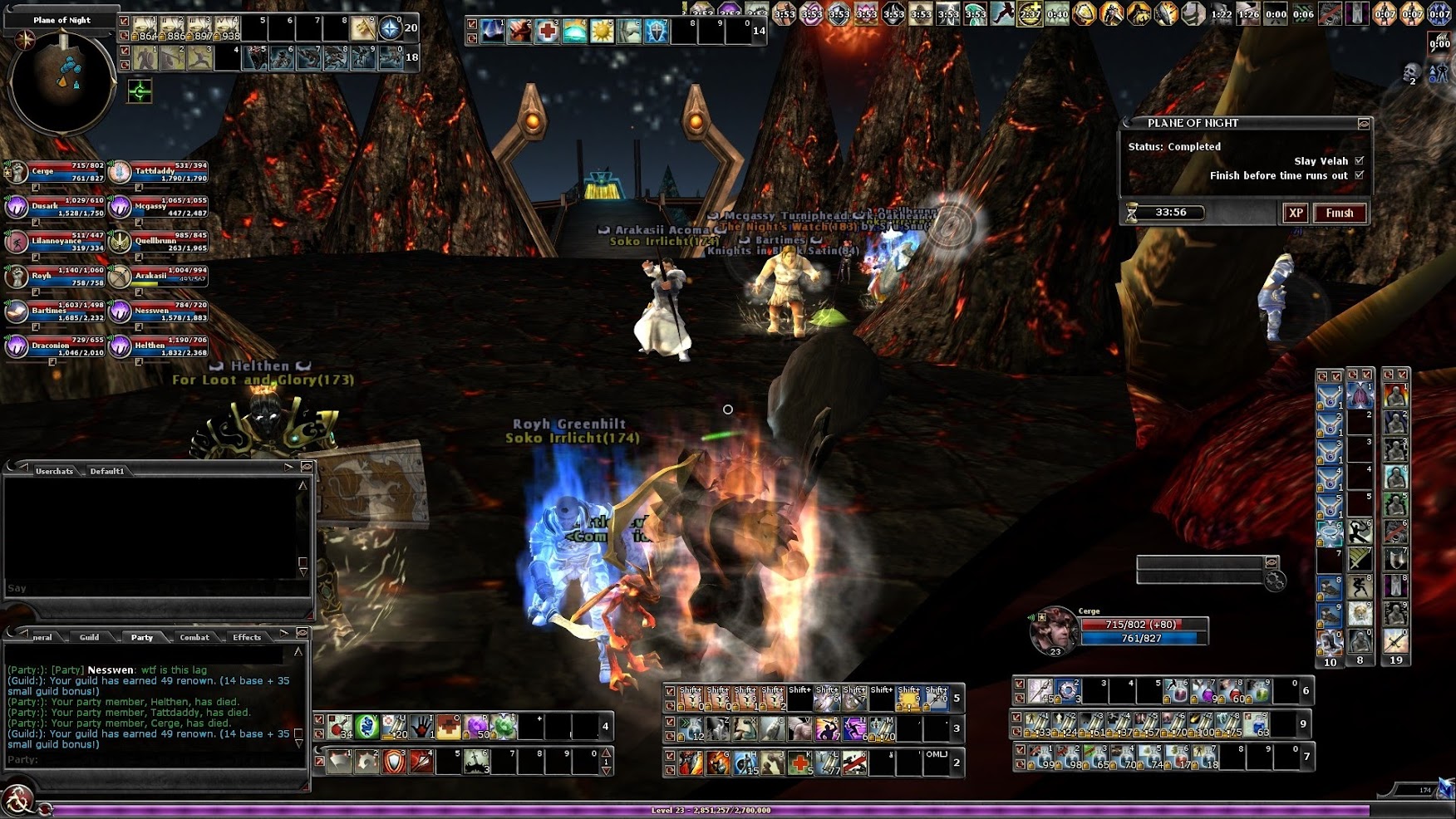Image resolution: width=1456 pixels, height=819 pixels.
Task: Activate the yellow sun spell icon
Action: [602, 32]
